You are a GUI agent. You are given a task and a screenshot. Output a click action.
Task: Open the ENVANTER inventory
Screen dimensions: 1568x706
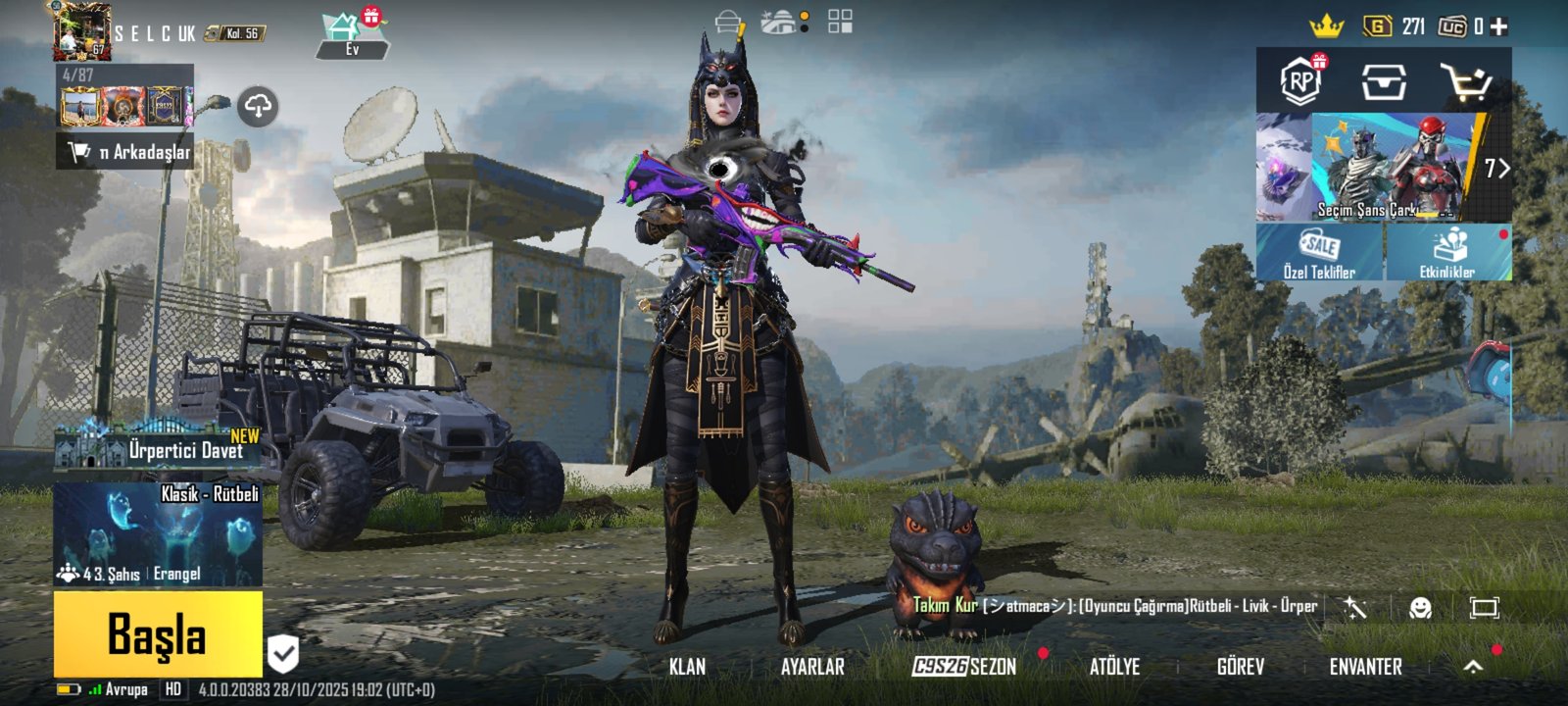(1365, 667)
